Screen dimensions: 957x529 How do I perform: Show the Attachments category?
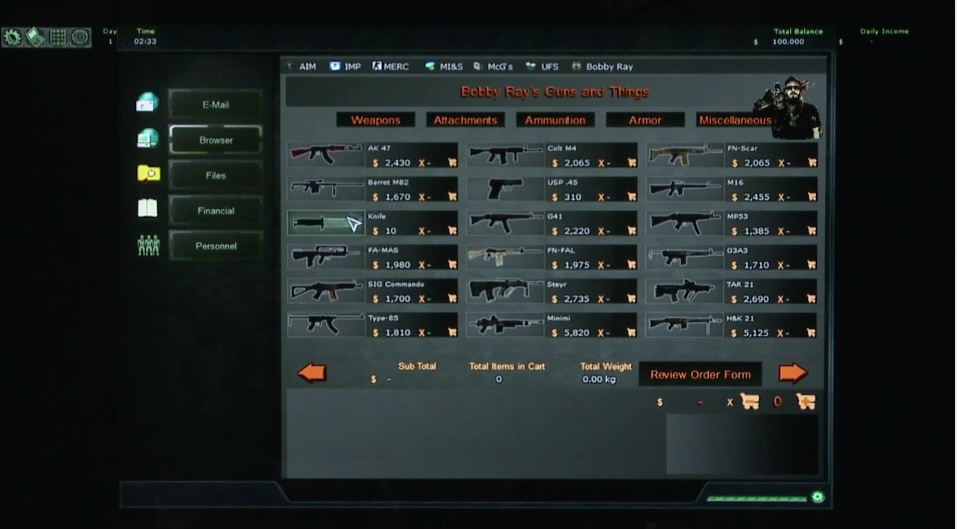coord(465,120)
